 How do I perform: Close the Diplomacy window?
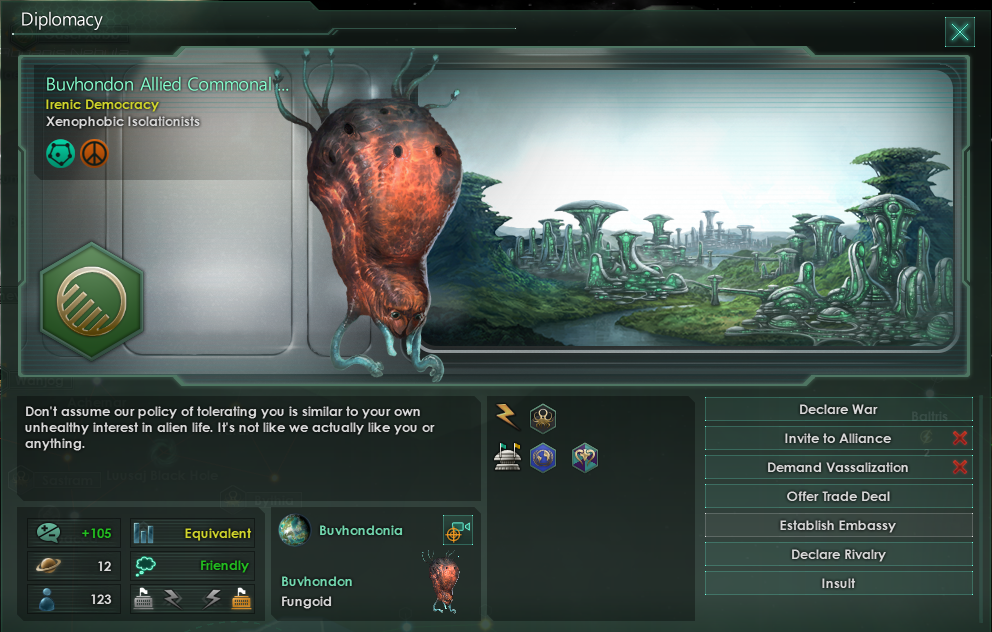[x=959, y=33]
